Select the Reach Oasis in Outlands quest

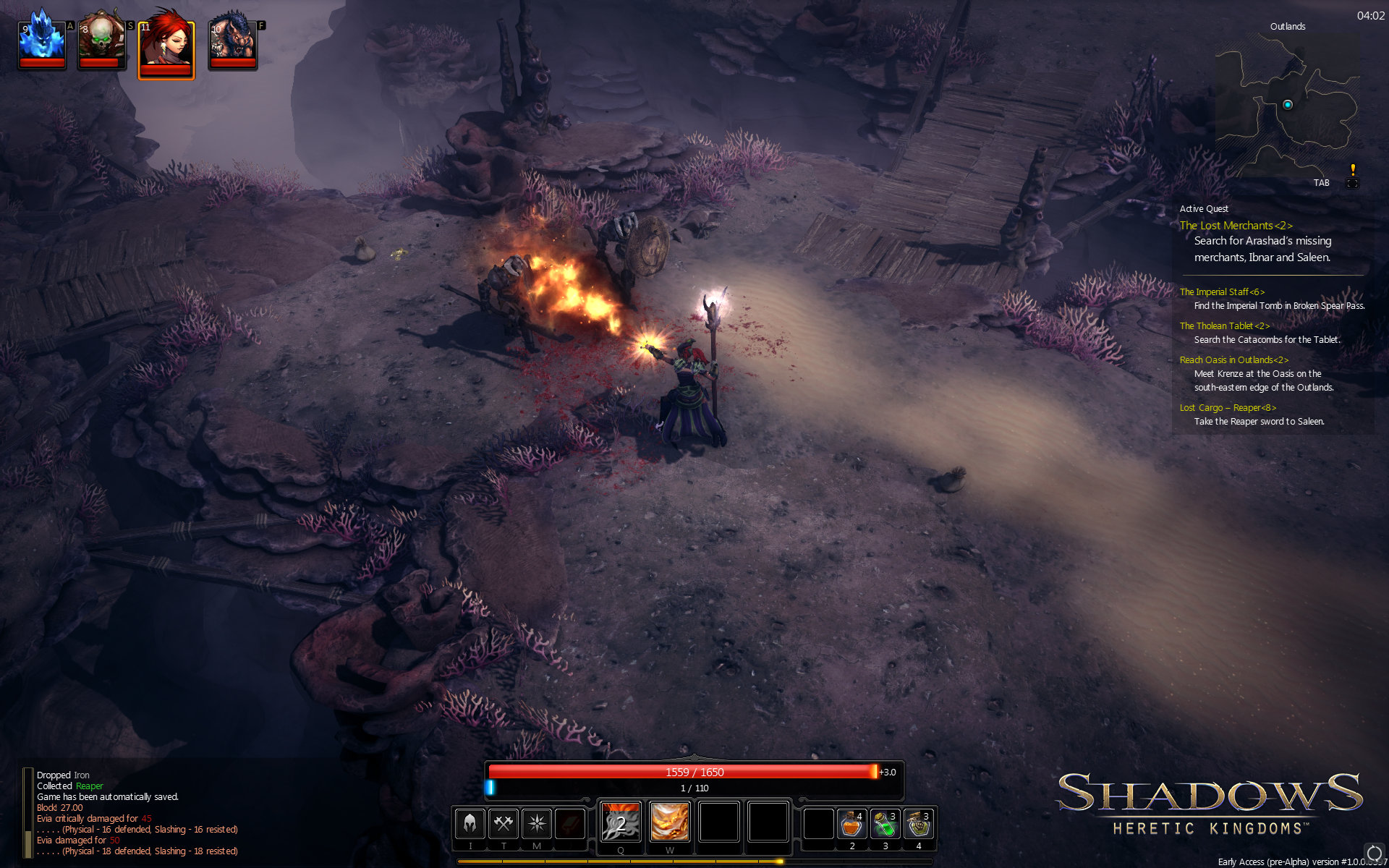[1233, 360]
